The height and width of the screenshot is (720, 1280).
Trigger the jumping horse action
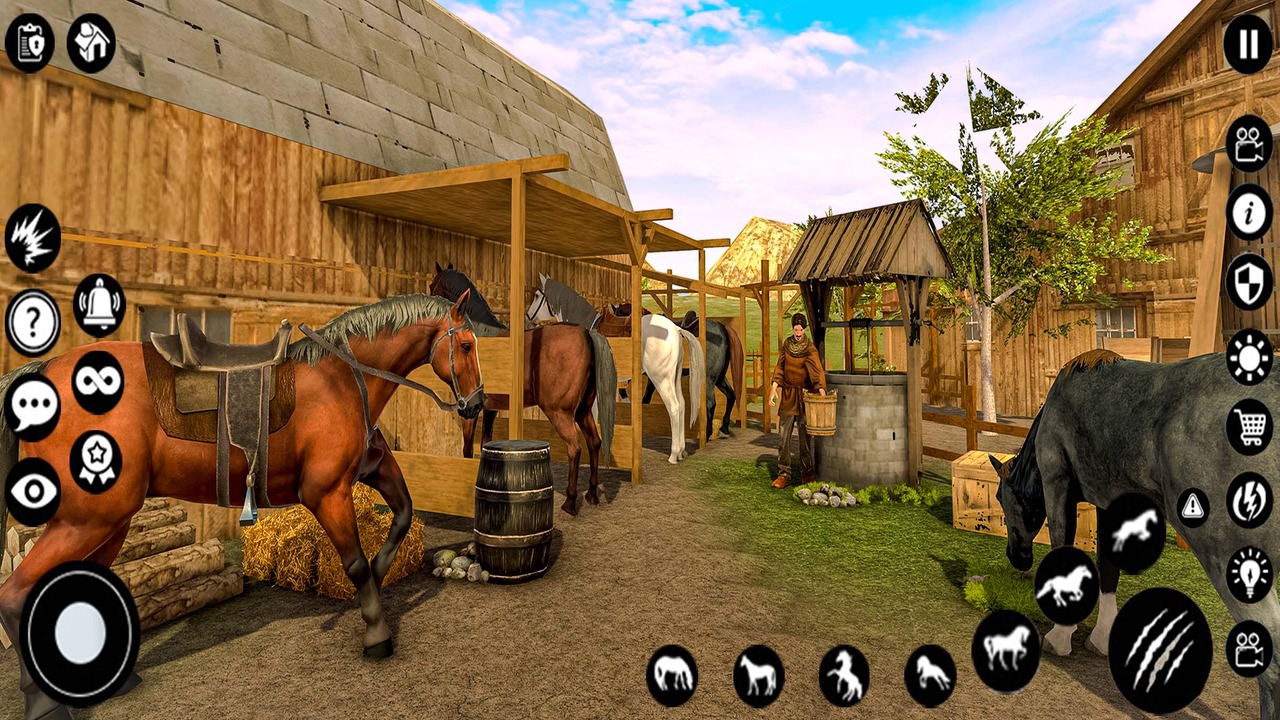point(1133,533)
